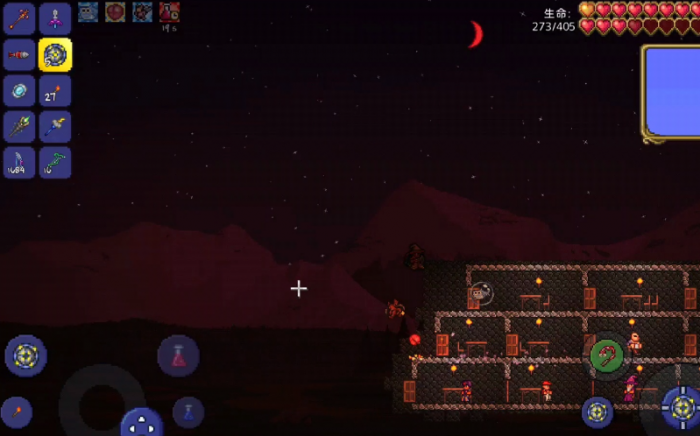Choose the green-tipped spear hotbar slot
700x436 pixels.
19,127
